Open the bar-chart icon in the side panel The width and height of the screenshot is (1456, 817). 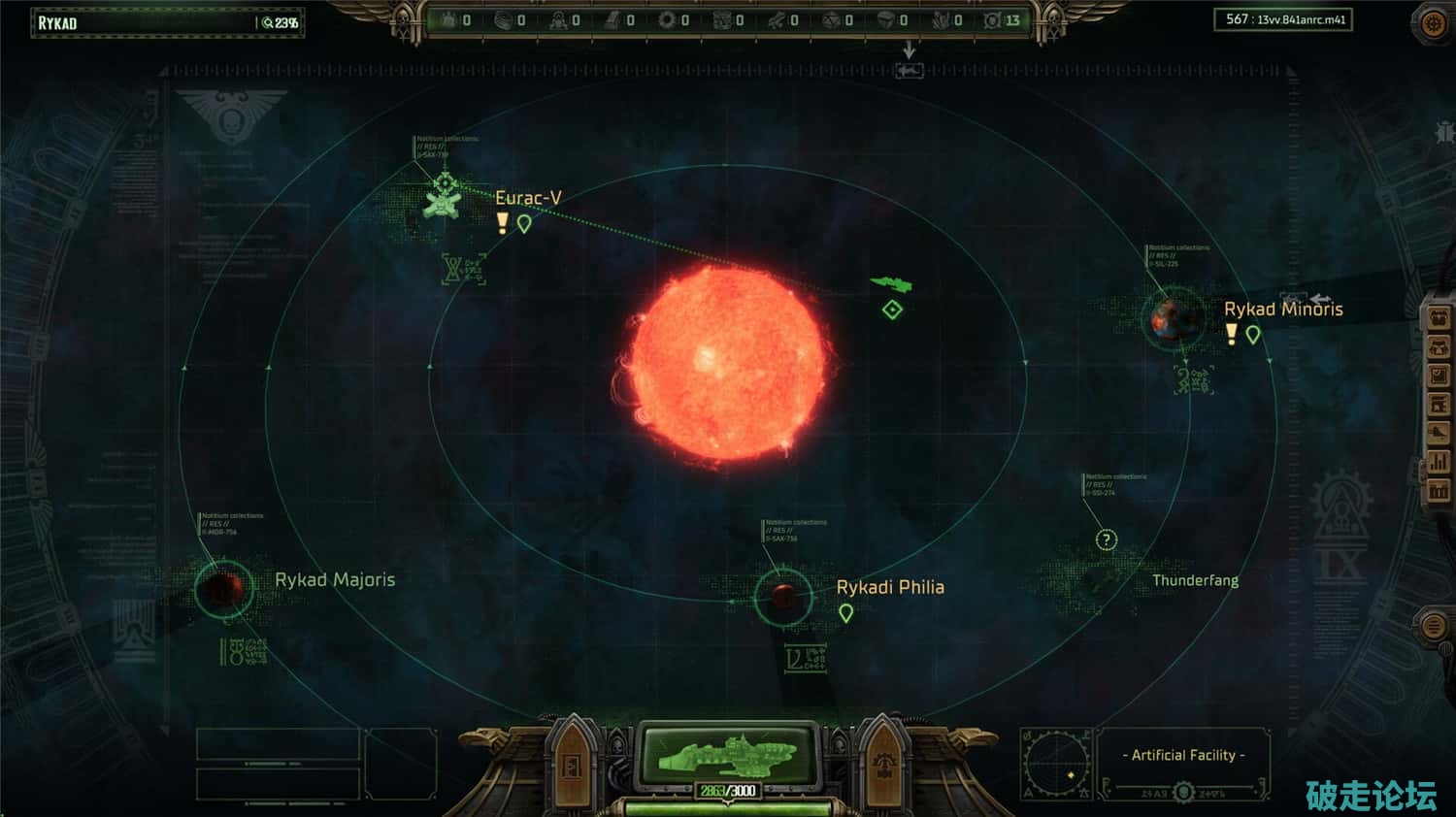click(x=1438, y=463)
